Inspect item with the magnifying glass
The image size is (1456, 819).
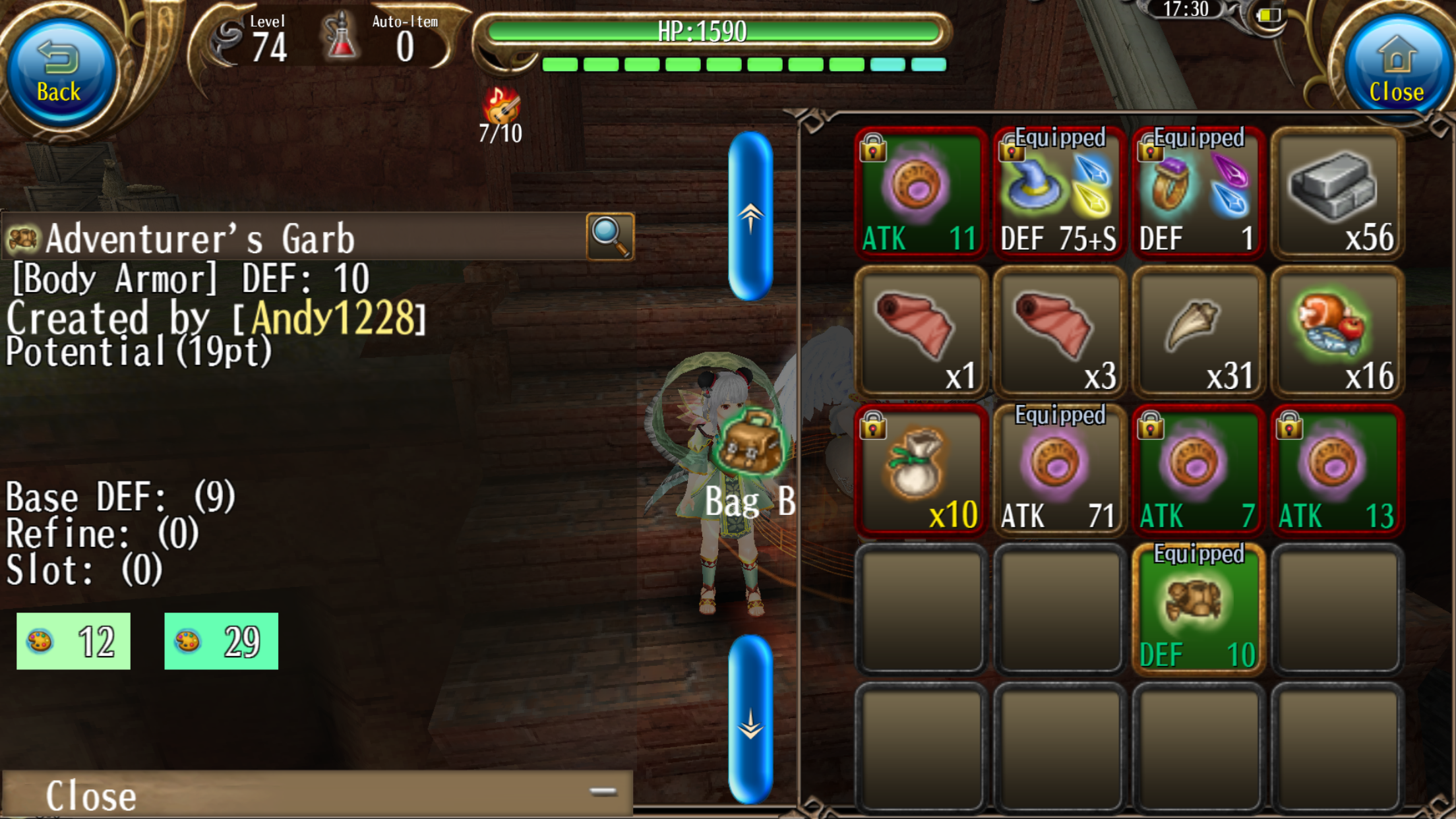pos(610,236)
